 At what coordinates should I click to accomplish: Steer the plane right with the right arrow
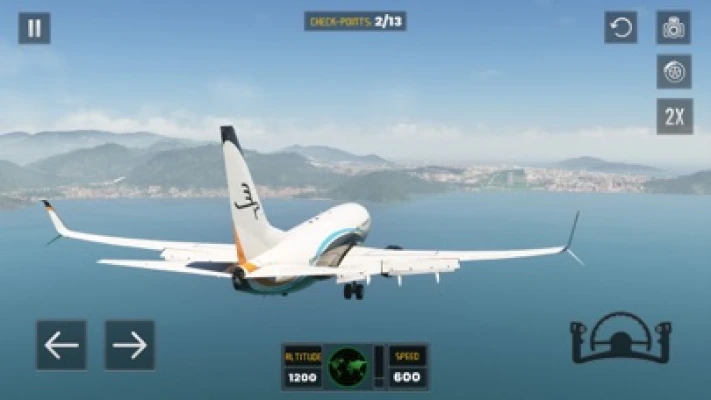pos(130,345)
